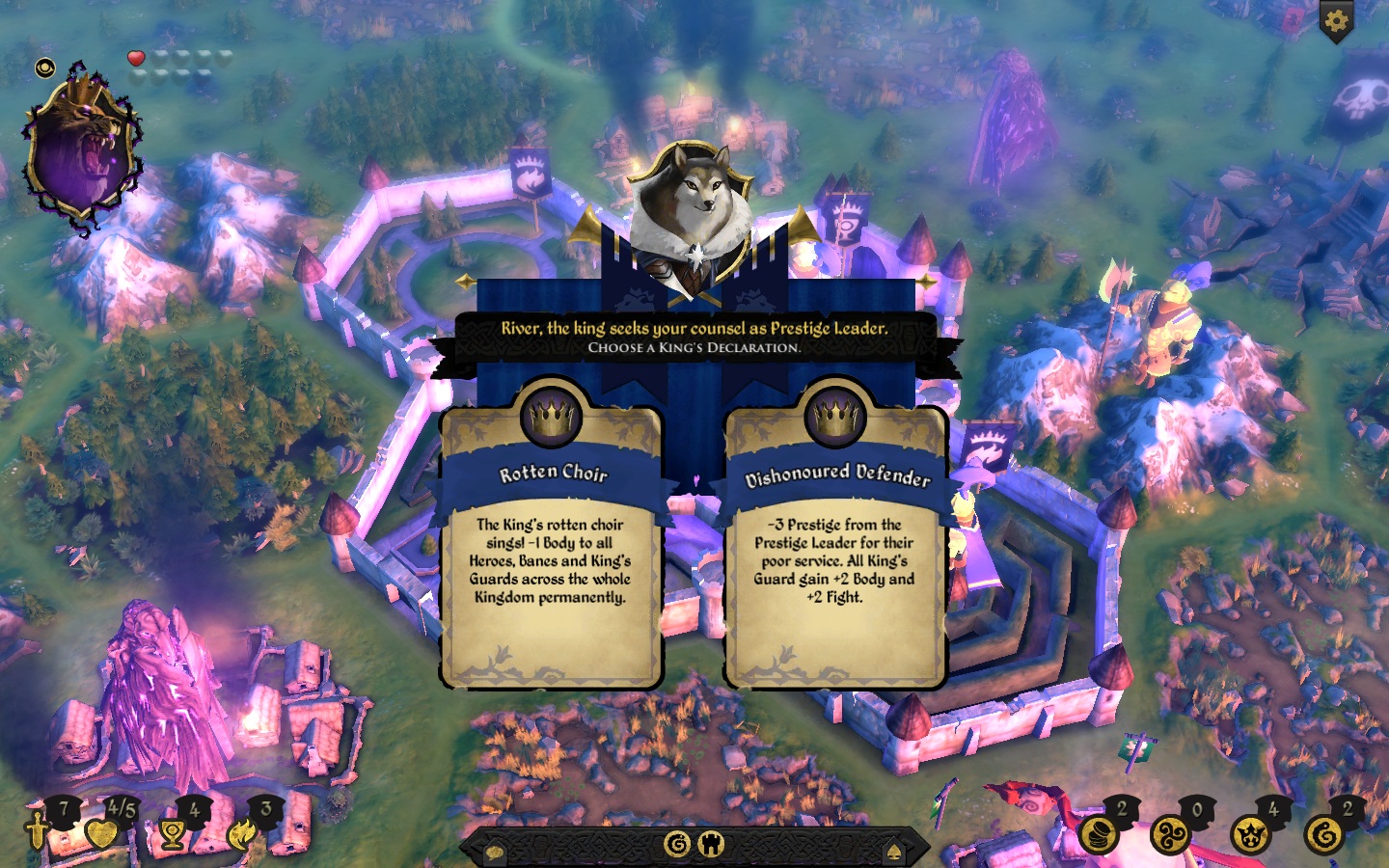Viewport: 1389px width, 868px height.
Task: Click the triple-swirl magic resource icon
Action: coord(1172,835)
